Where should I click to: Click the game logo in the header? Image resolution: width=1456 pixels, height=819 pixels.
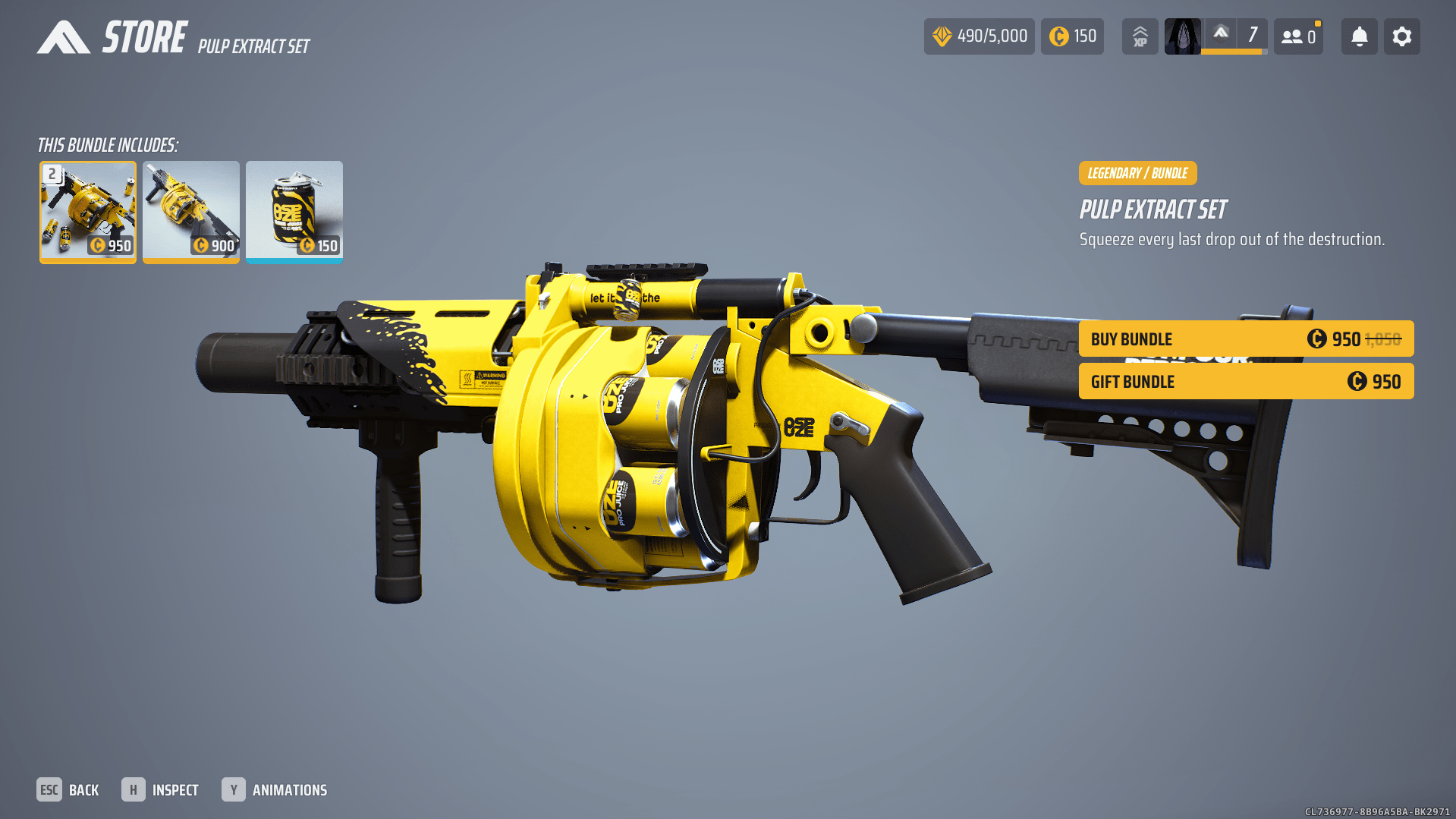(x=64, y=37)
